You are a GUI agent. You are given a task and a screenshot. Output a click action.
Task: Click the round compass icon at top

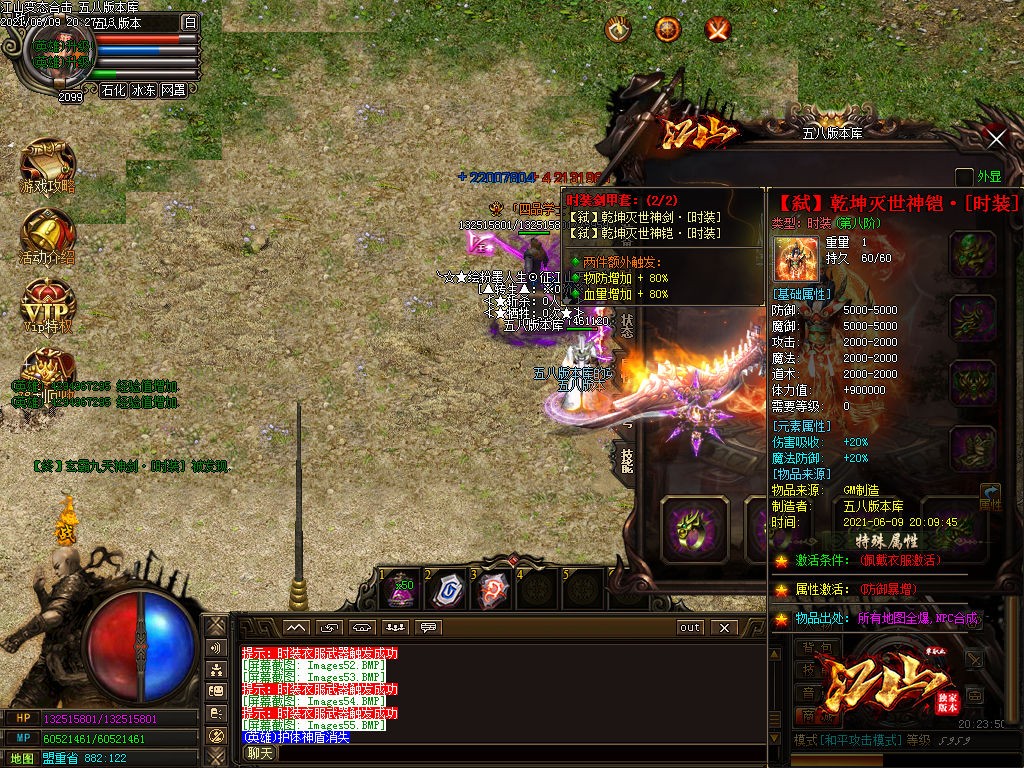(x=668, y=30)
